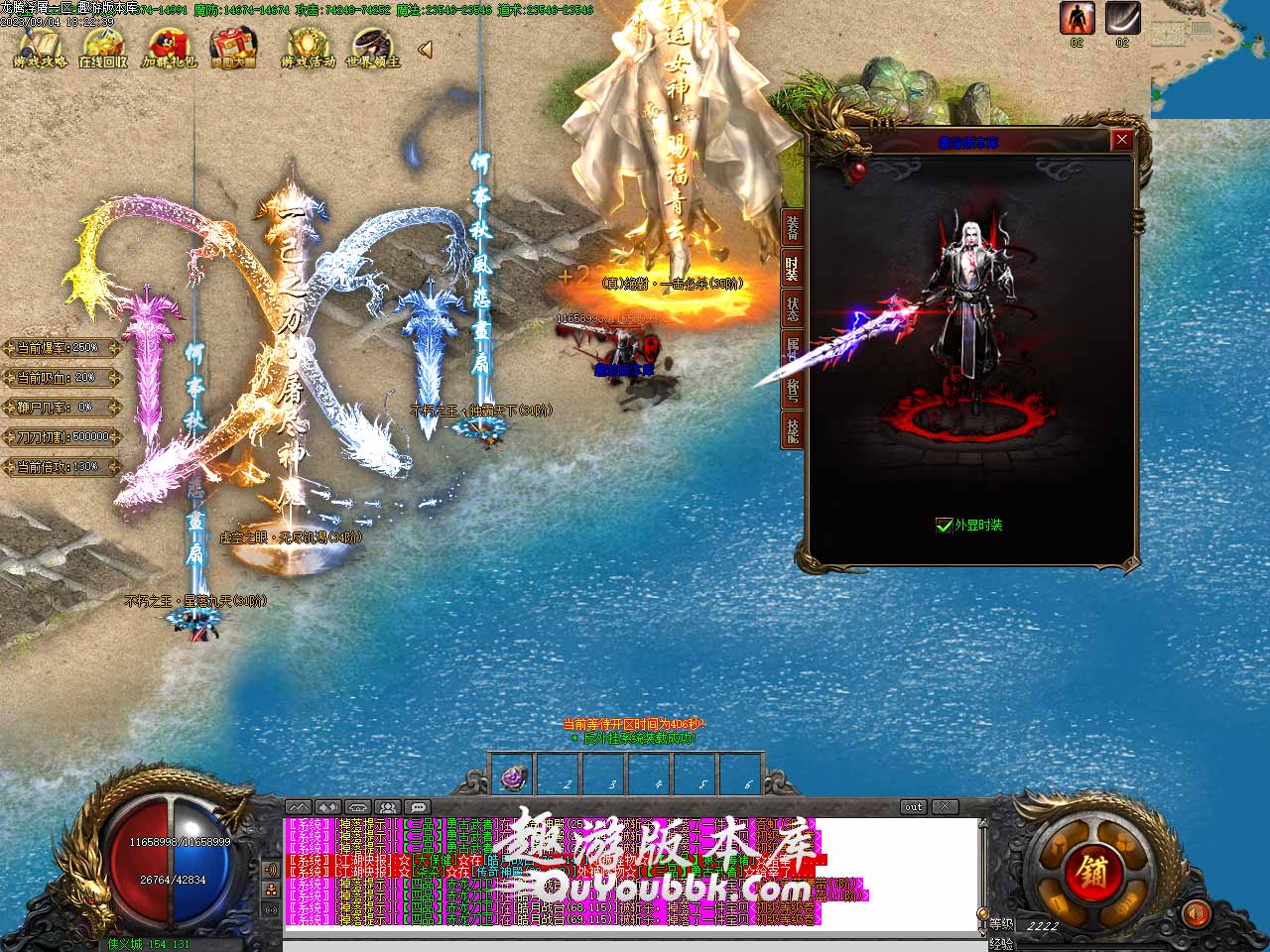
Task: Open the 游戏活动 game events icon
Action: coord(308,47)
